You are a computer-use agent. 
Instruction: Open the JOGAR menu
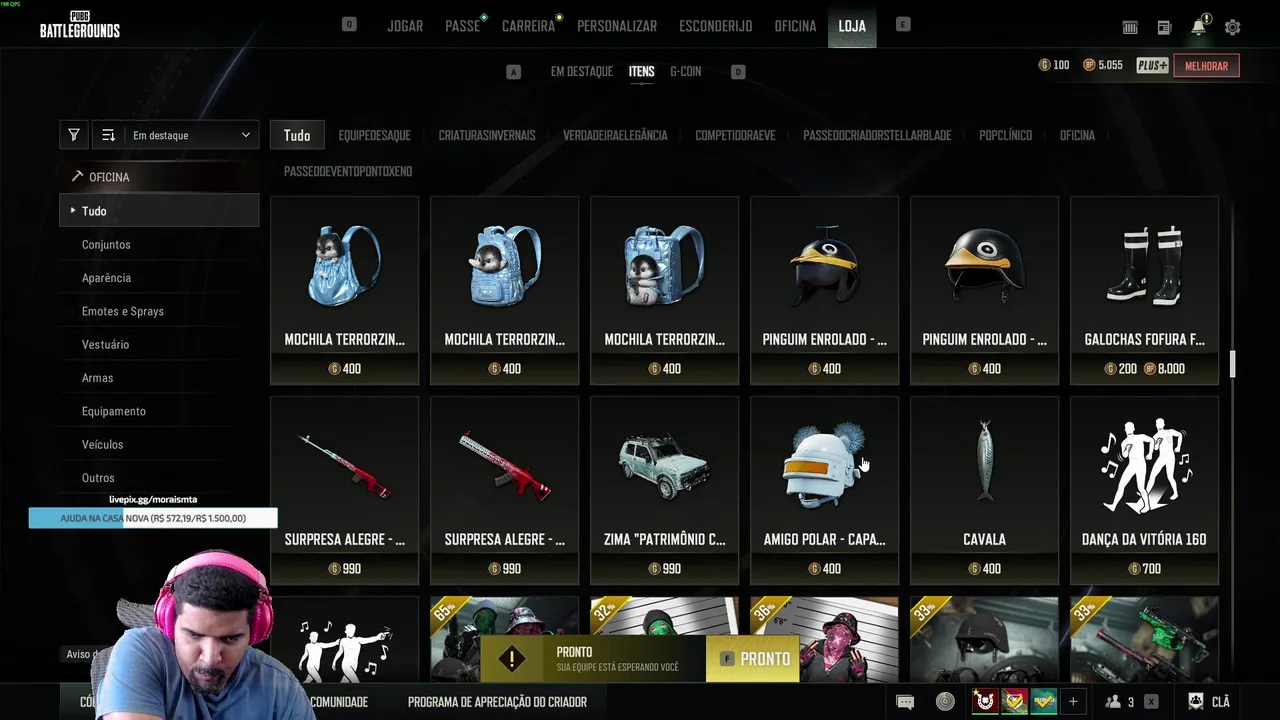click(405, 26)
